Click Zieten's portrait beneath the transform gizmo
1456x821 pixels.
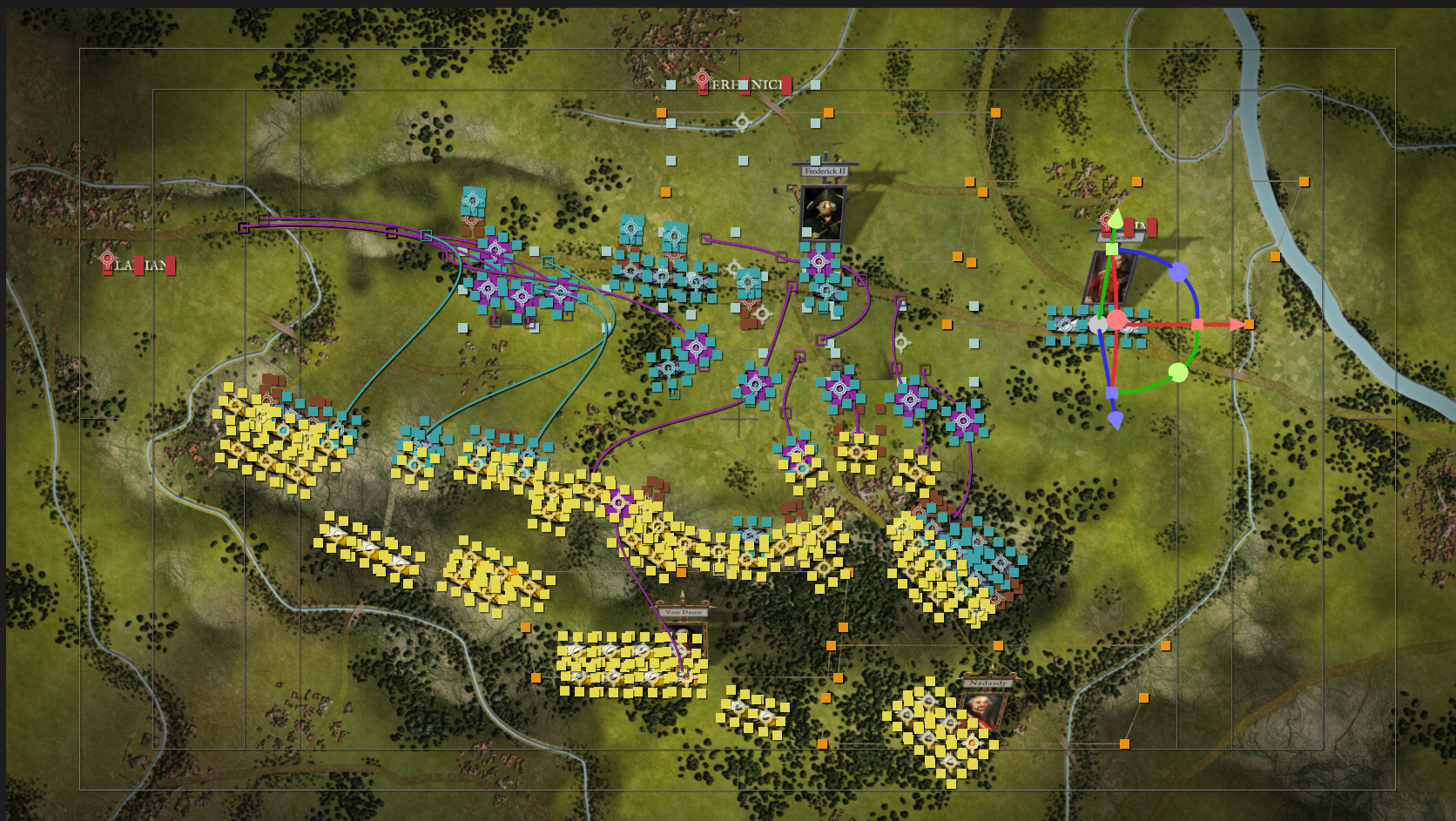(1106, 279)
